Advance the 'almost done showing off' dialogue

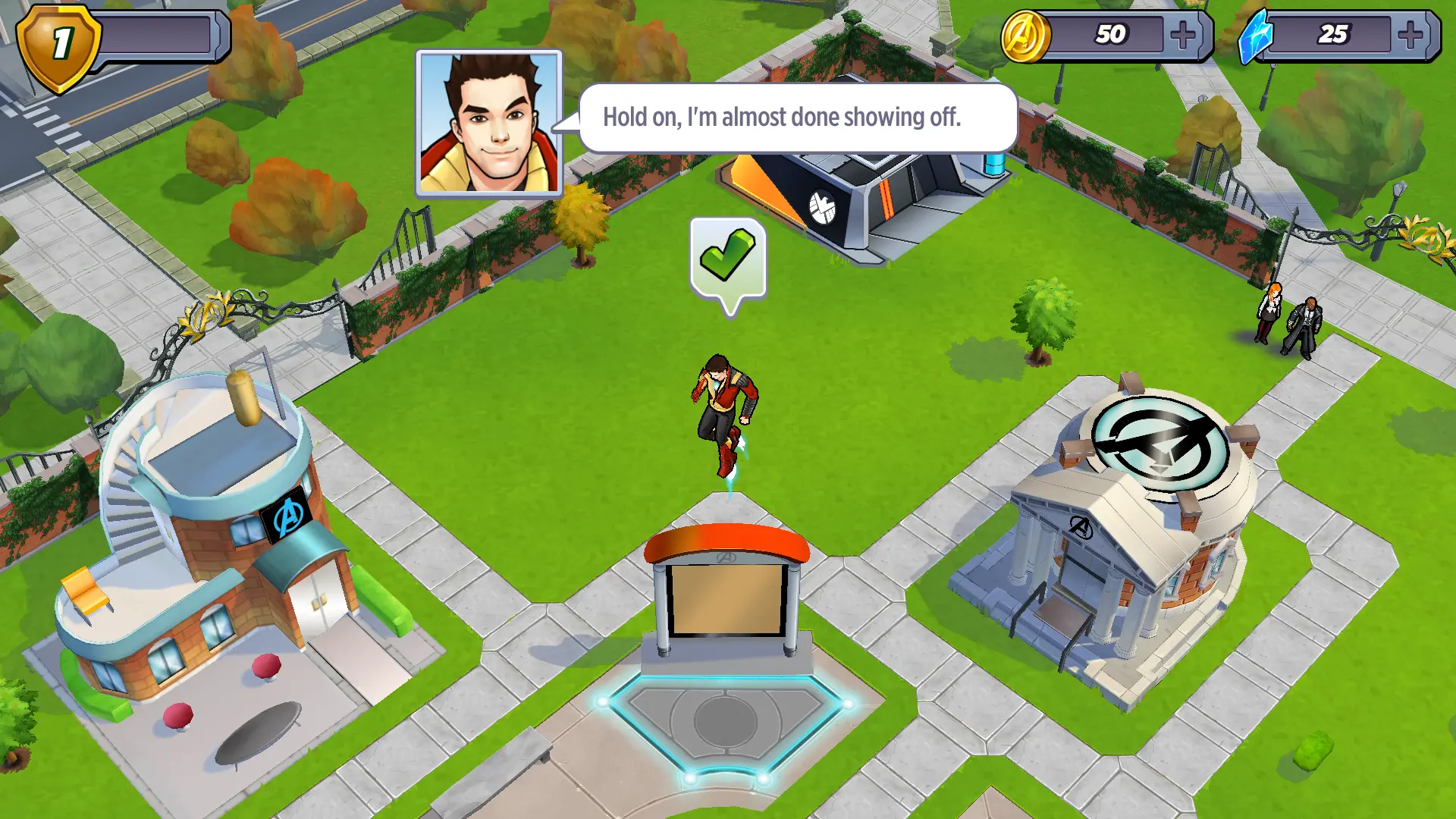[798, 118]
